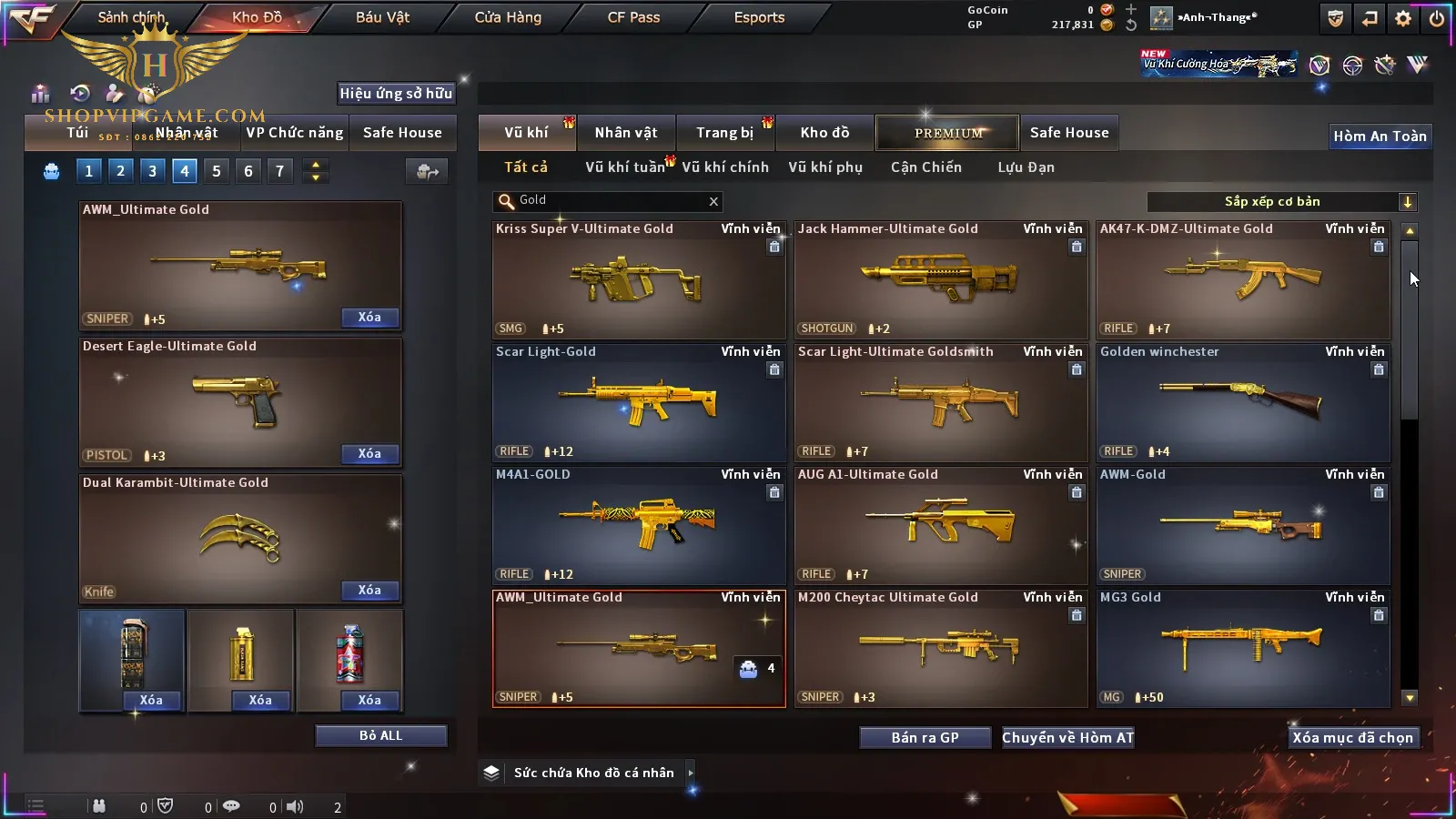
Task: Select the Golden winchester rifle
Action: tap(1243, 402)
